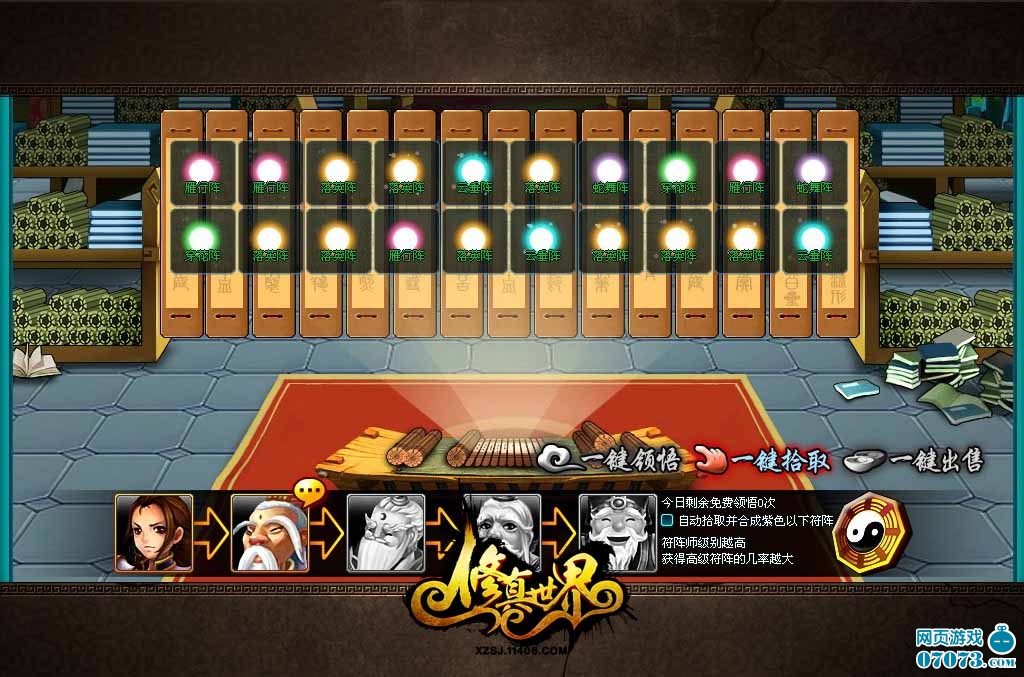The height and width of the screenshot is (677, 1024).
Task: Activate the 一键出售 sell-all button
Action: pos(914,461)
